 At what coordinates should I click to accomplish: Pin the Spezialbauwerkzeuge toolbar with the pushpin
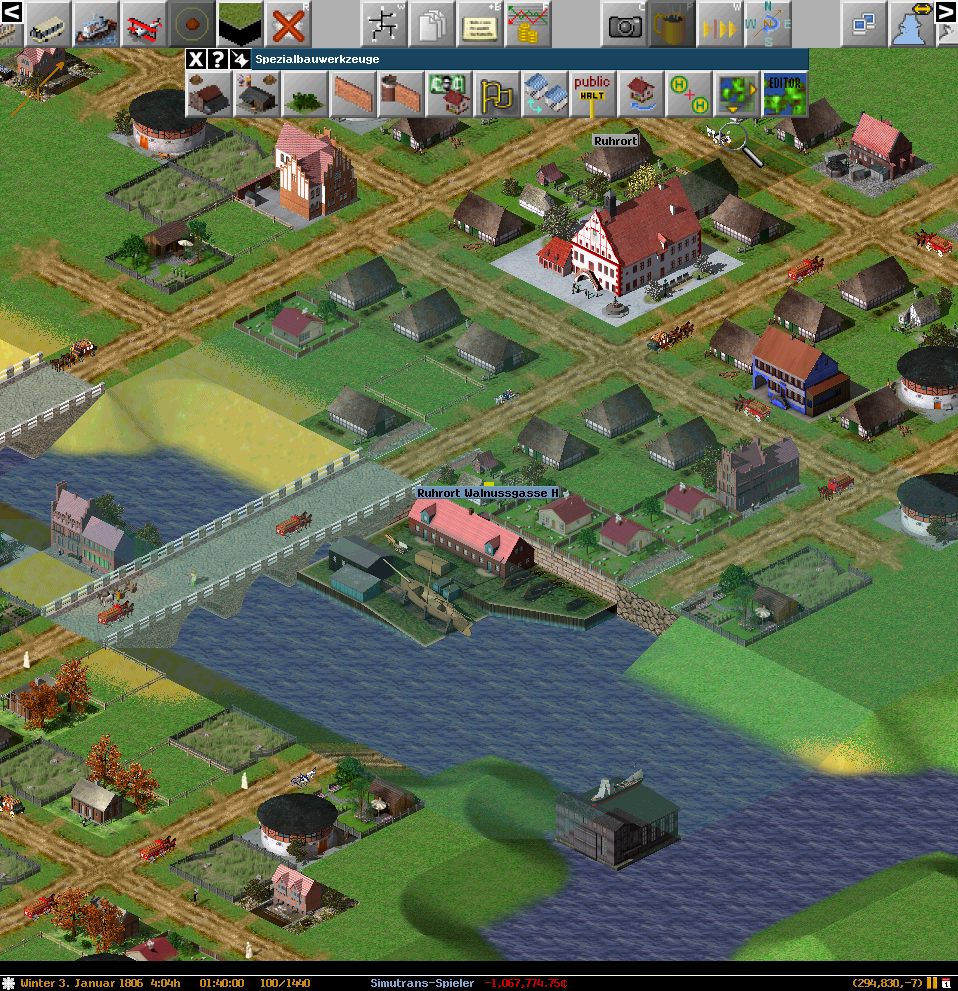coord(239,59)
